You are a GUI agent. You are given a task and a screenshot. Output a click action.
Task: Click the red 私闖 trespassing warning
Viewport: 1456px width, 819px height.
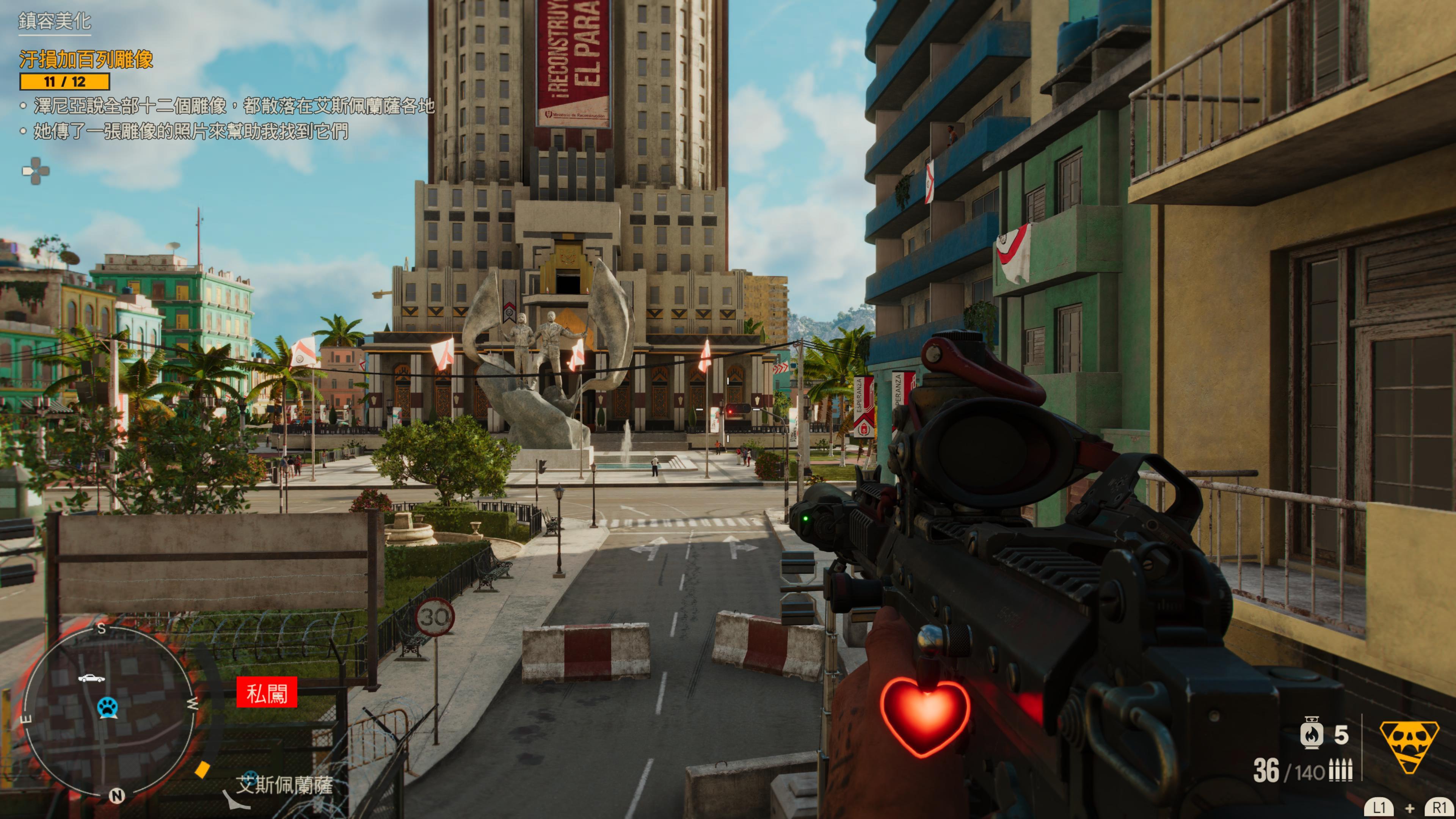(x=267, y=692)
